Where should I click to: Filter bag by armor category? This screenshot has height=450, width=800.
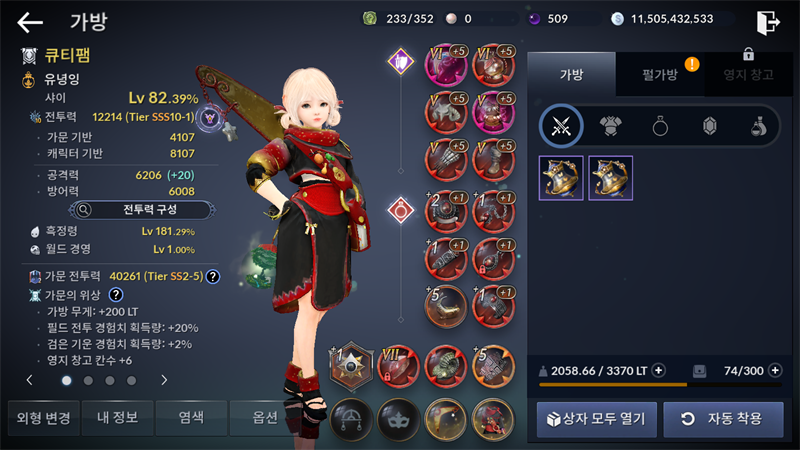click(x=610, y=126)
